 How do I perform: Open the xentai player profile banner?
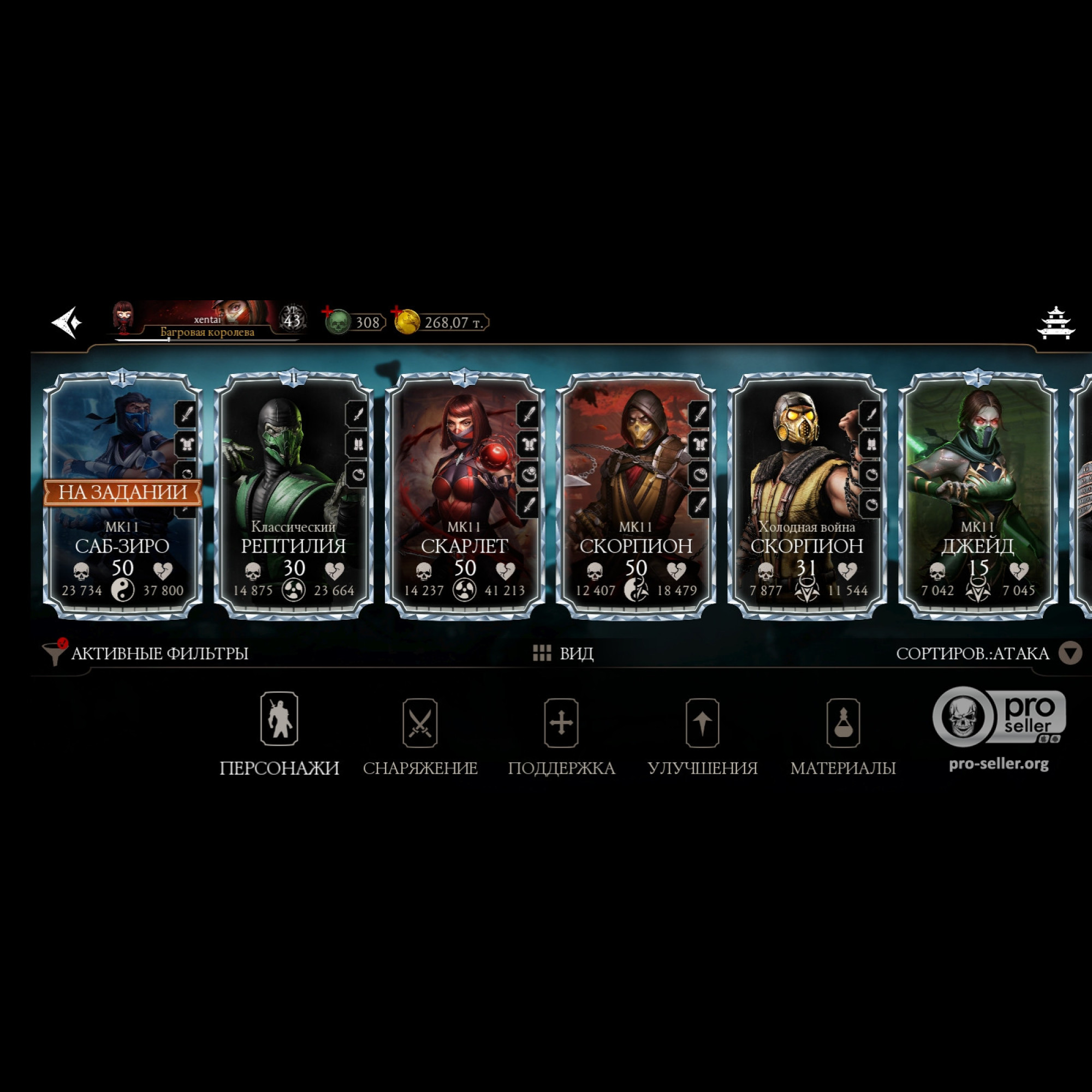pos(207,321)
